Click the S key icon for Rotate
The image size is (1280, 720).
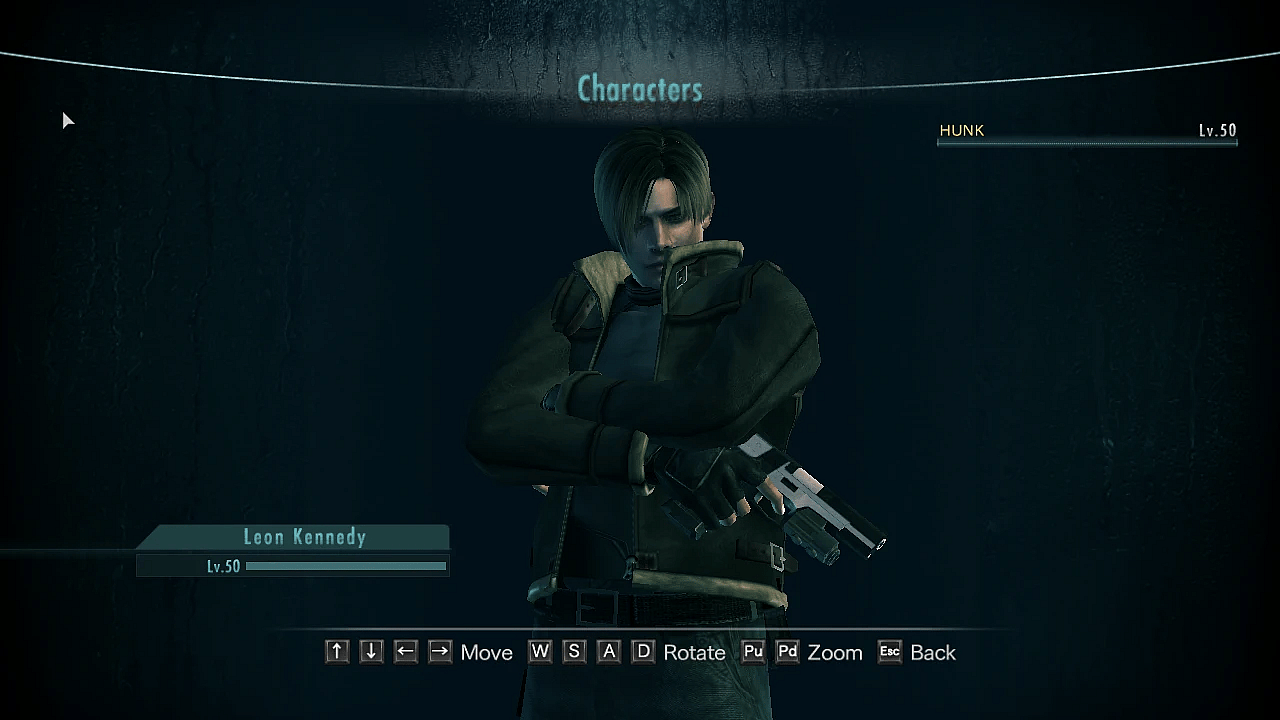point(573,652)
